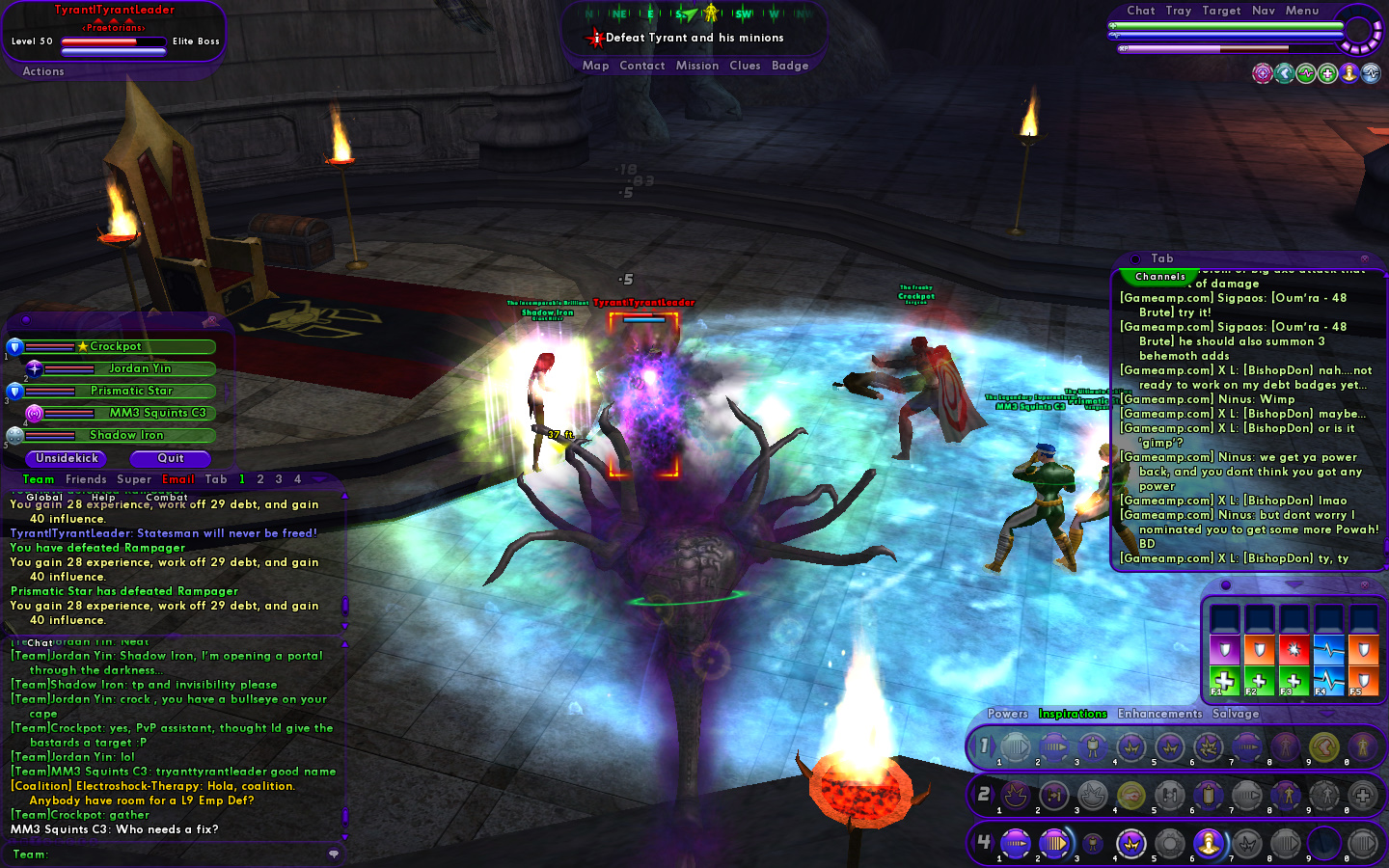Open the Map from the nav bar
The image size is (1389, 868).
tap(595, 66)
